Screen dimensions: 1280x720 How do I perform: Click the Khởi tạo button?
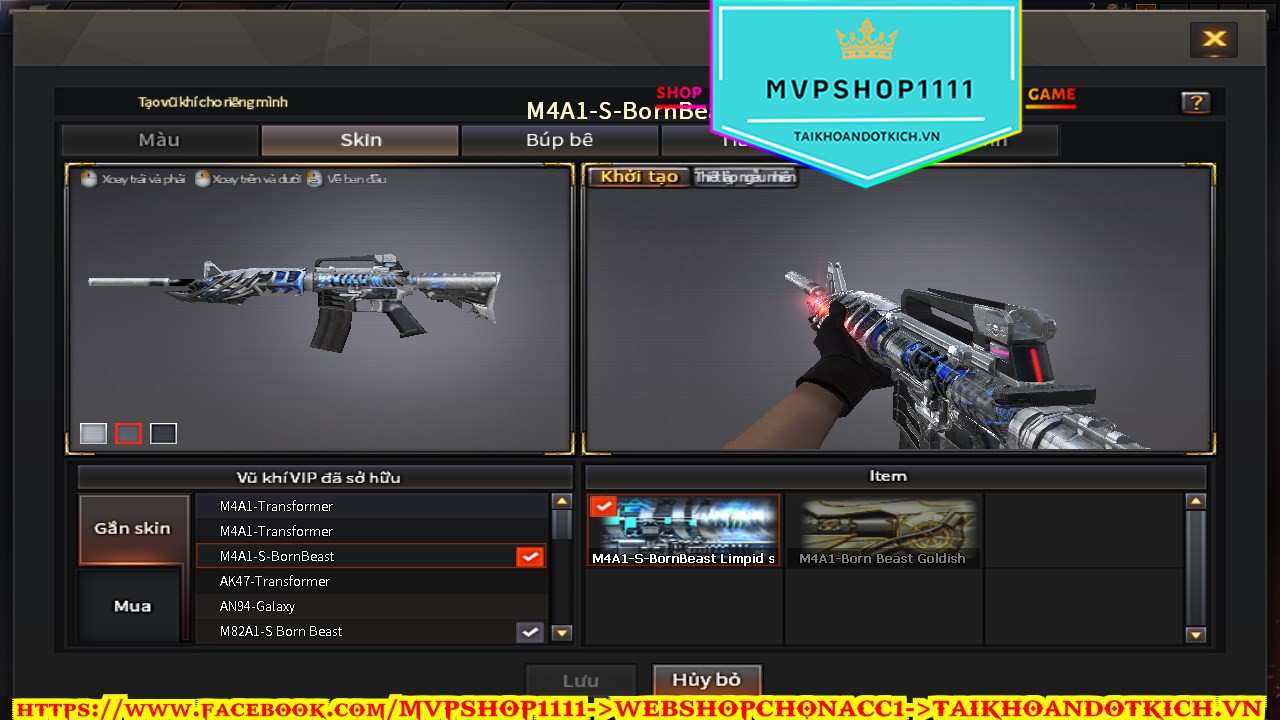point(639,177)
